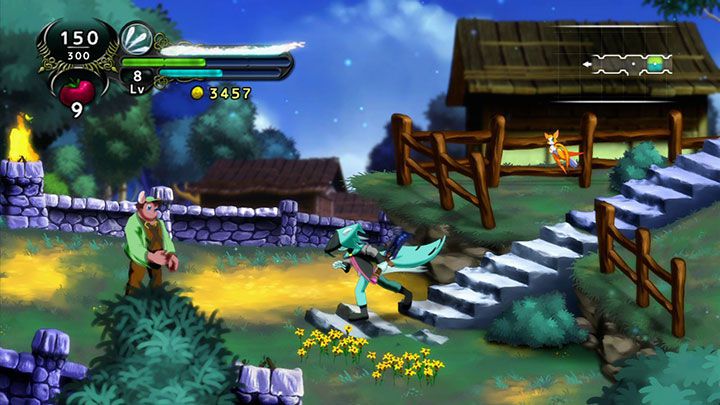
Task: Select the red apple healing item
Action: point(77,92)
